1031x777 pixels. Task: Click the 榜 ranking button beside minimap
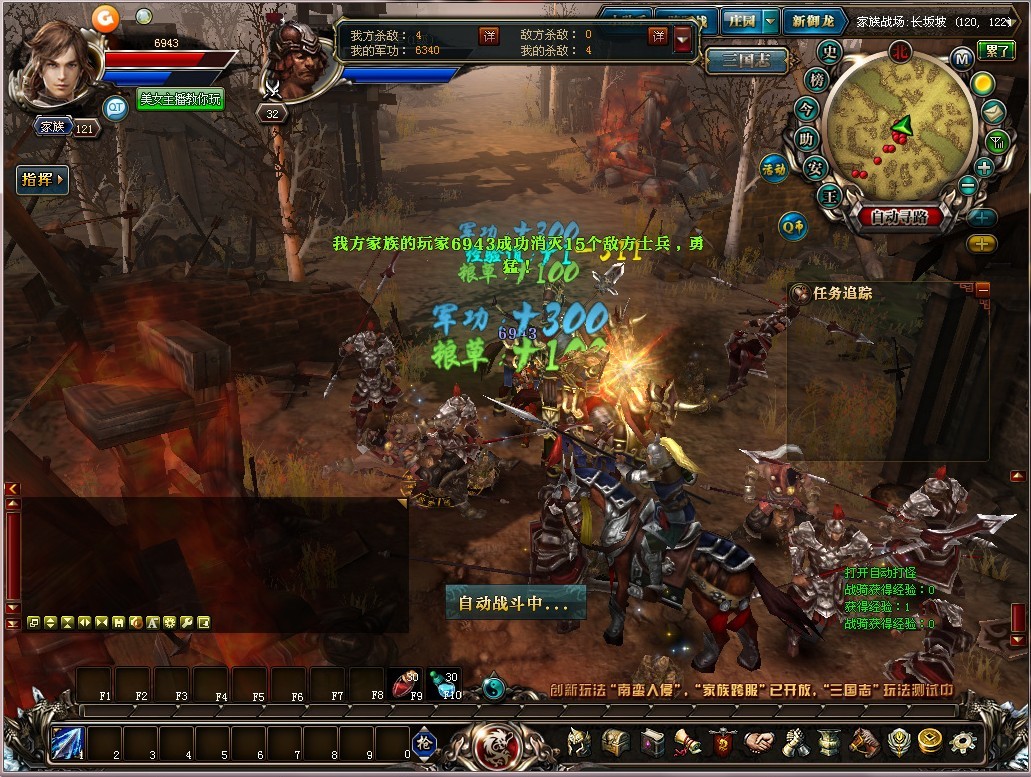coord(817,80)
